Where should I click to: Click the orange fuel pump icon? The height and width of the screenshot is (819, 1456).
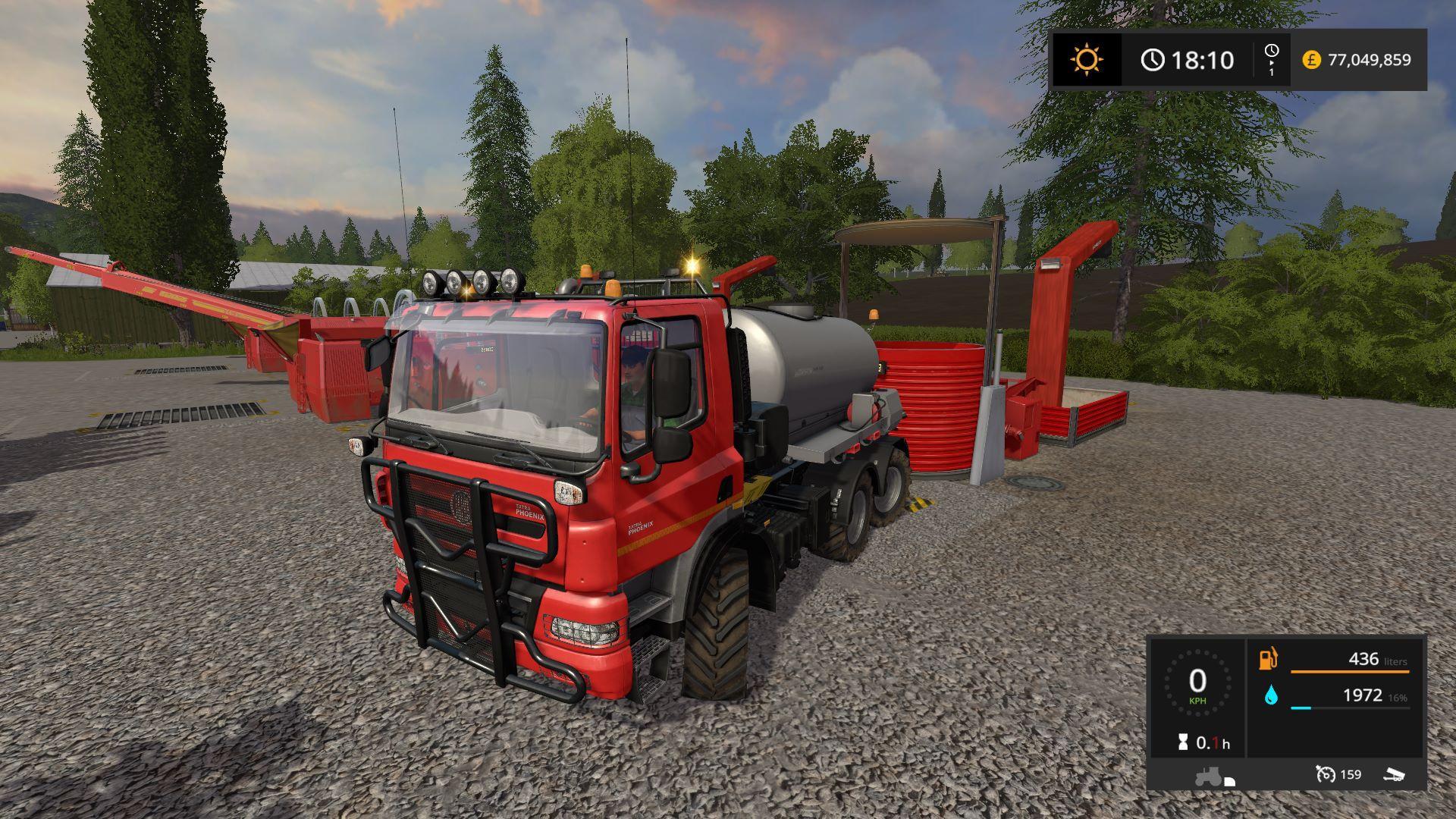(x=1268, y=659)
